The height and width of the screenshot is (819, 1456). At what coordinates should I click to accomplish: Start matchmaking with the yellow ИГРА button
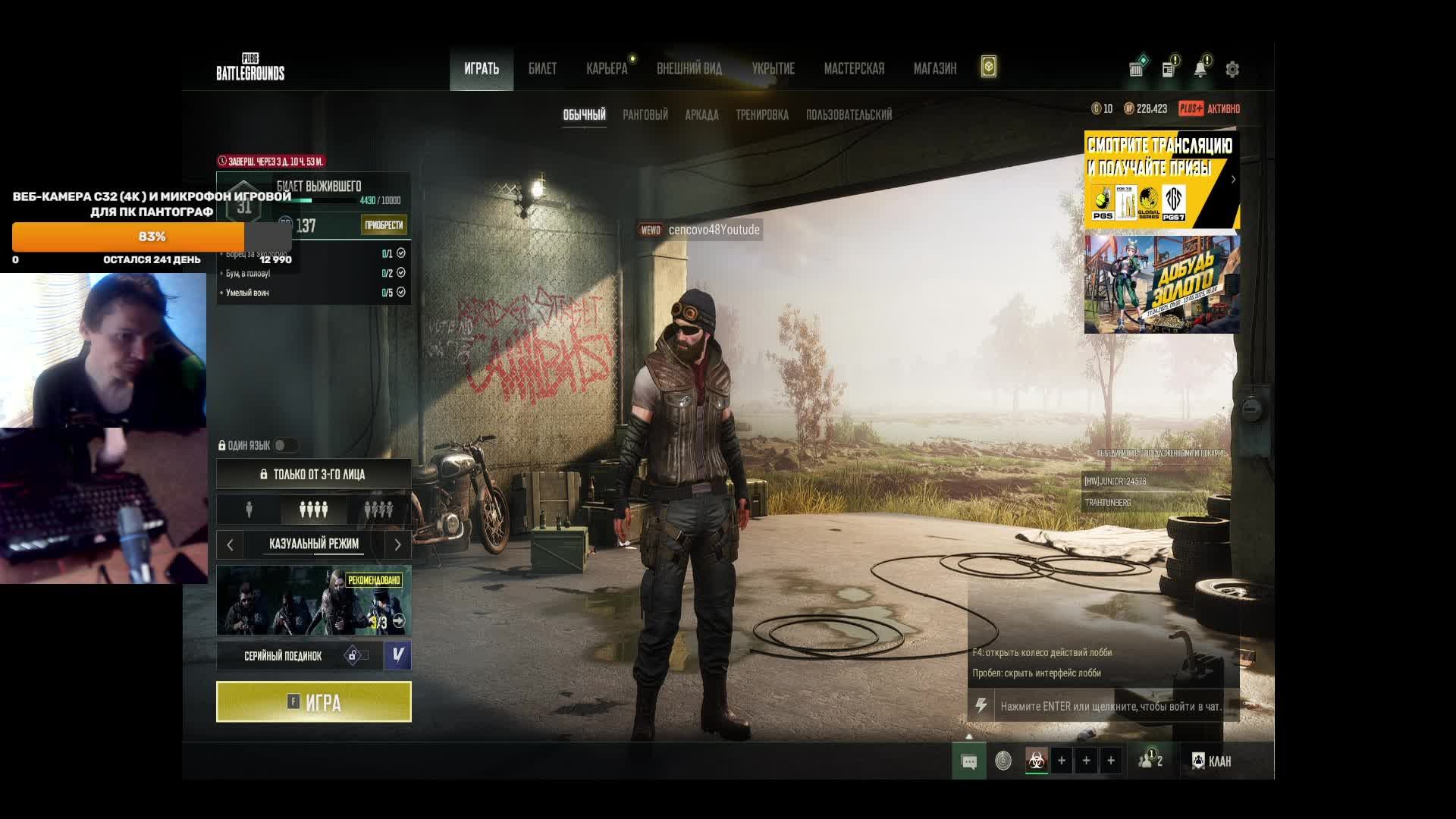[x=313, y=701]
